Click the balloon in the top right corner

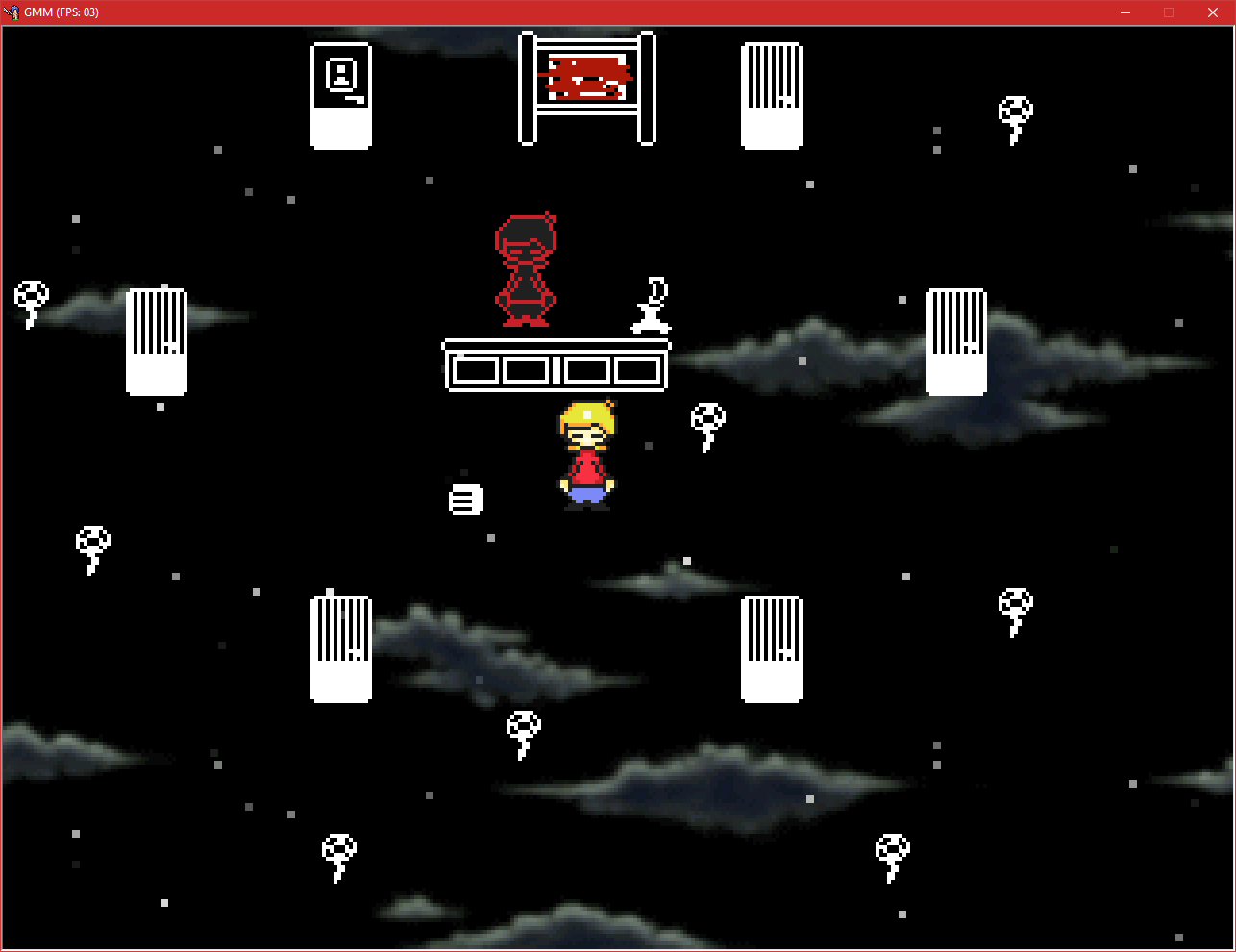(x=1016, y=117)
